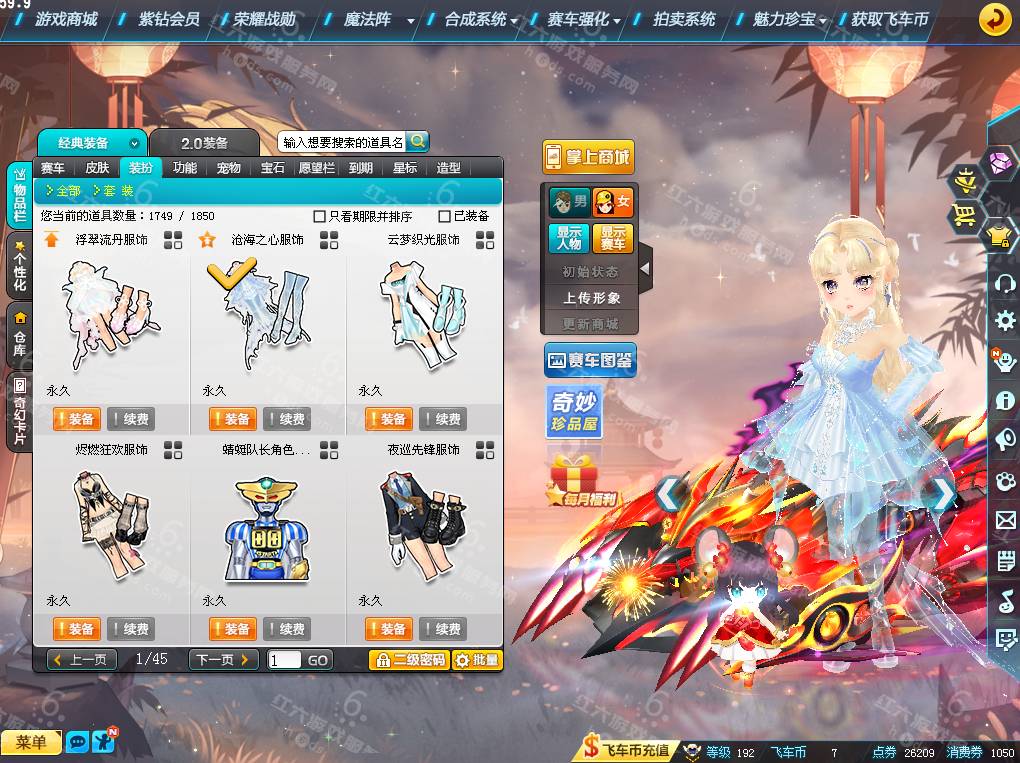
Task: Select the 宠物 category tab
Action: [x=229, y=168]
